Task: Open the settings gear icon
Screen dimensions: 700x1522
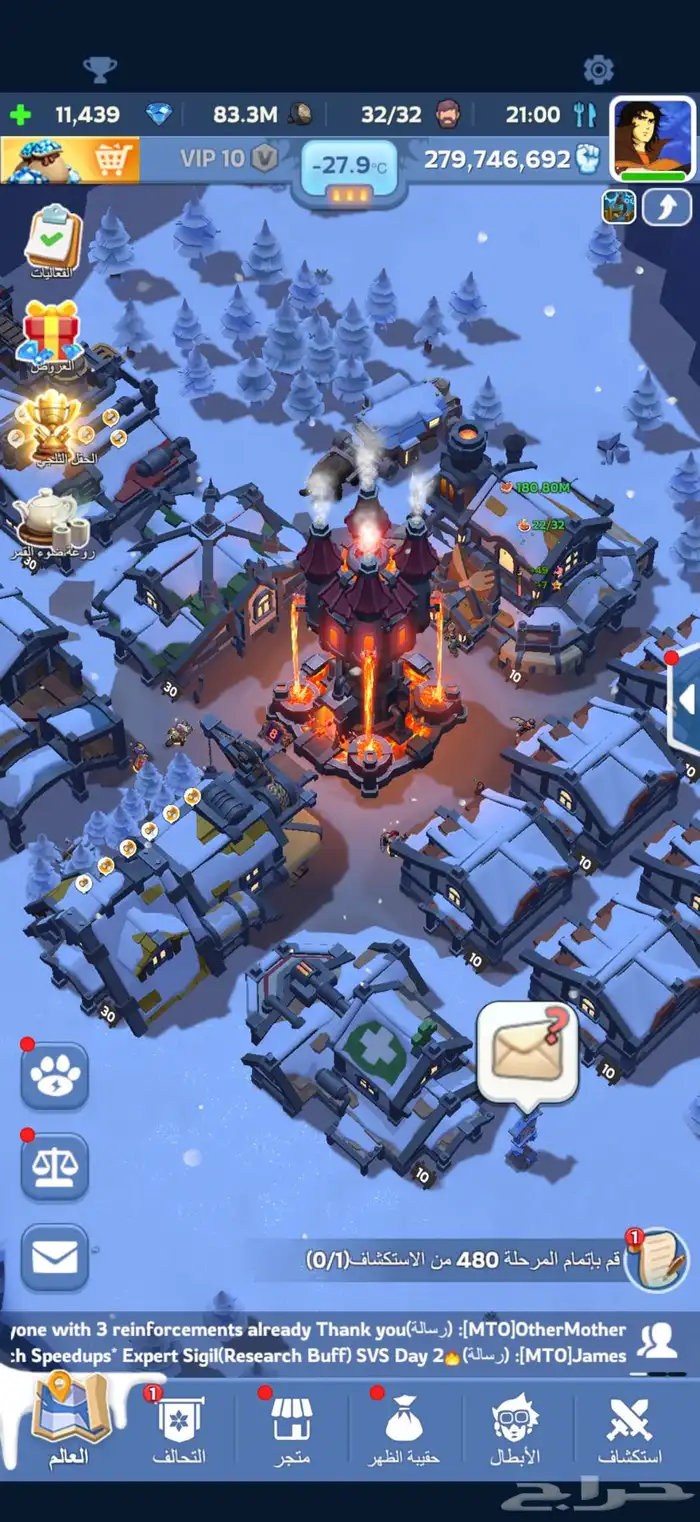Action: coord(598,69)
